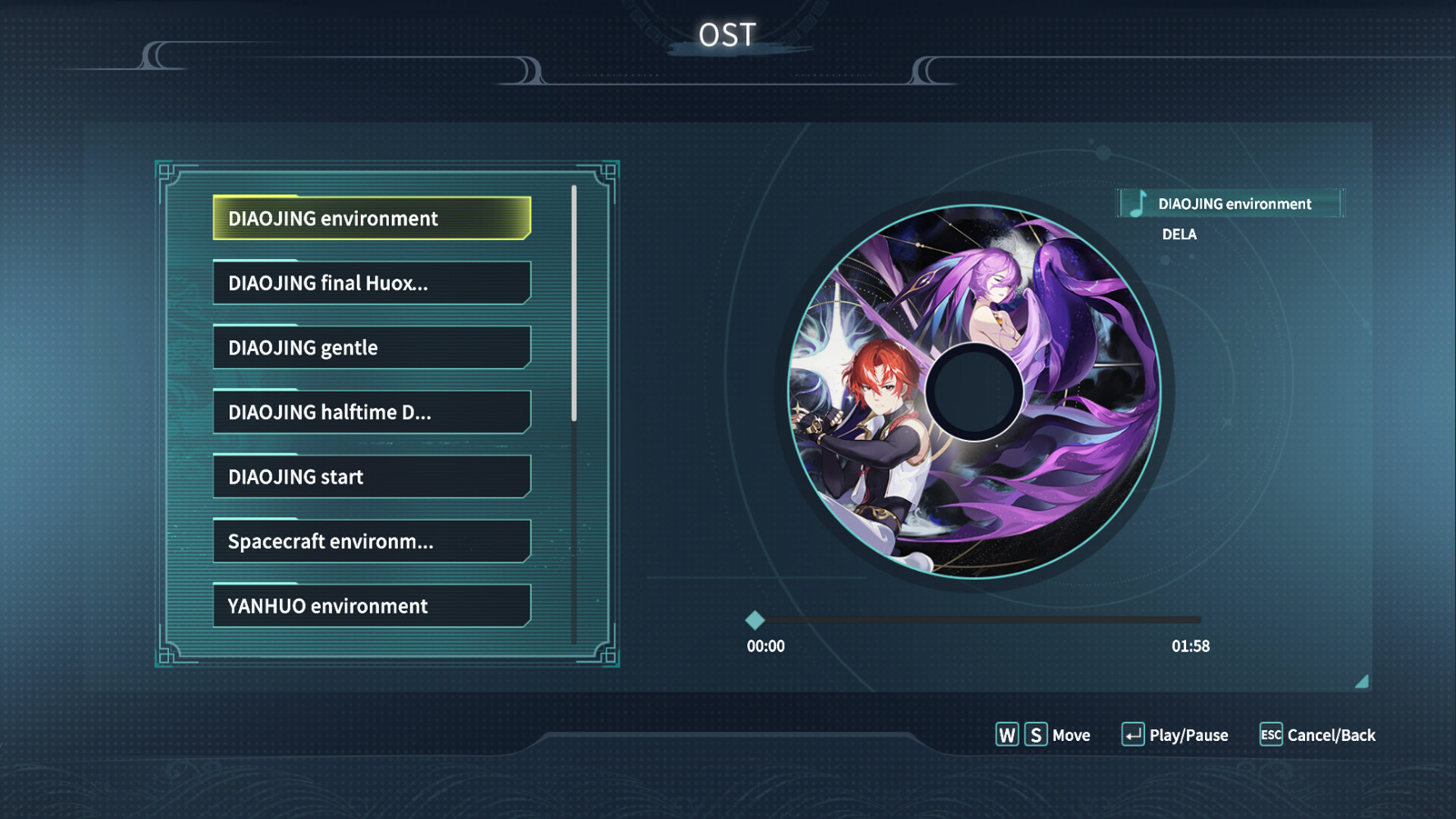Select the YANHUO environment track
This screenshot has height=819, width=1456.
click(372, 606)
